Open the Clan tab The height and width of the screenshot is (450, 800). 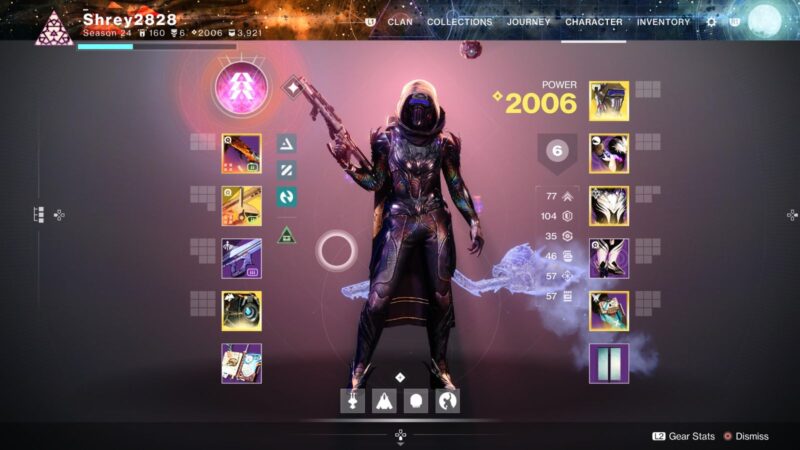tap(399, 22)
